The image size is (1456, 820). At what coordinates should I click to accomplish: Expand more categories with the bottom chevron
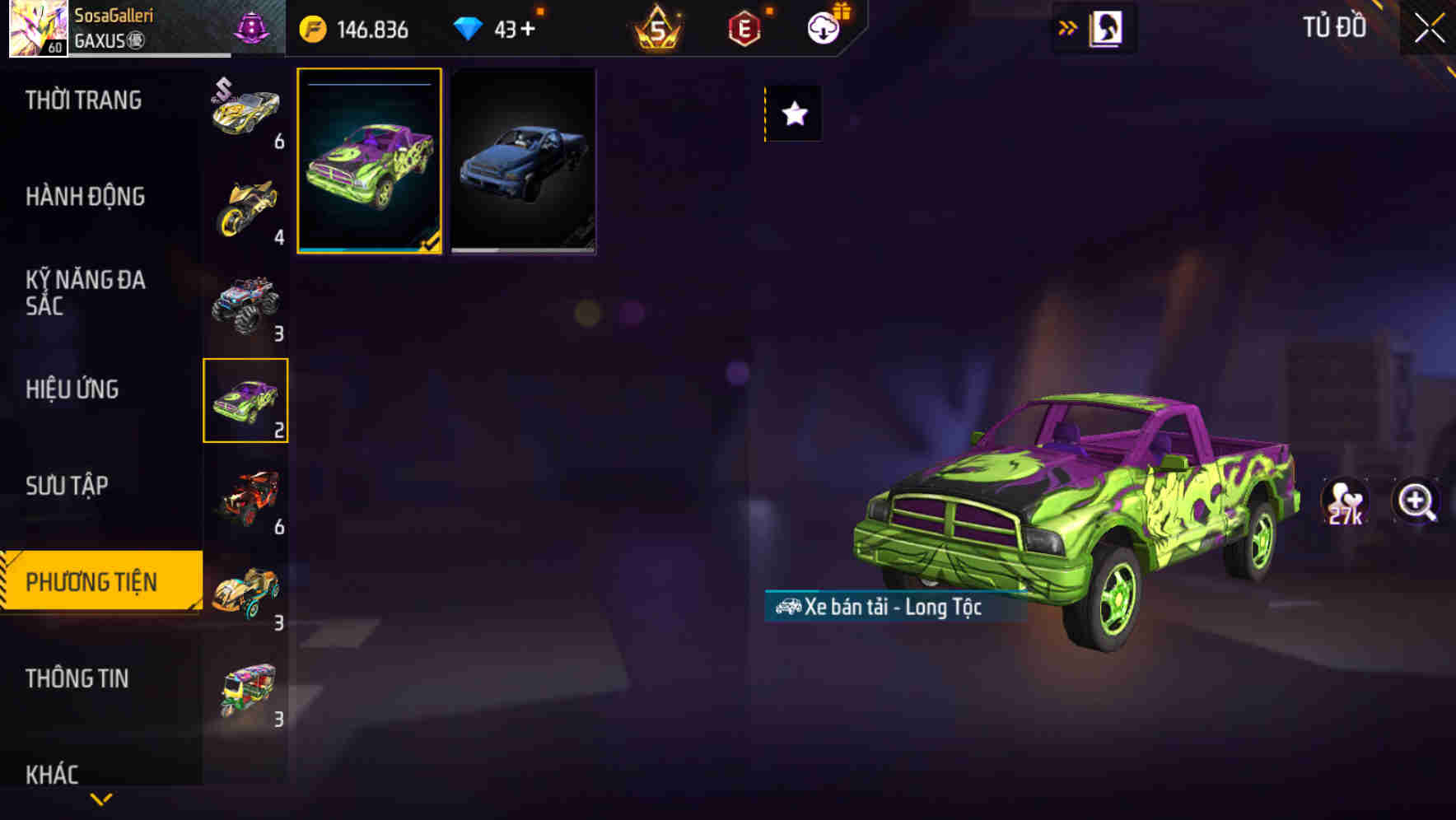click(x=99, y=800)
